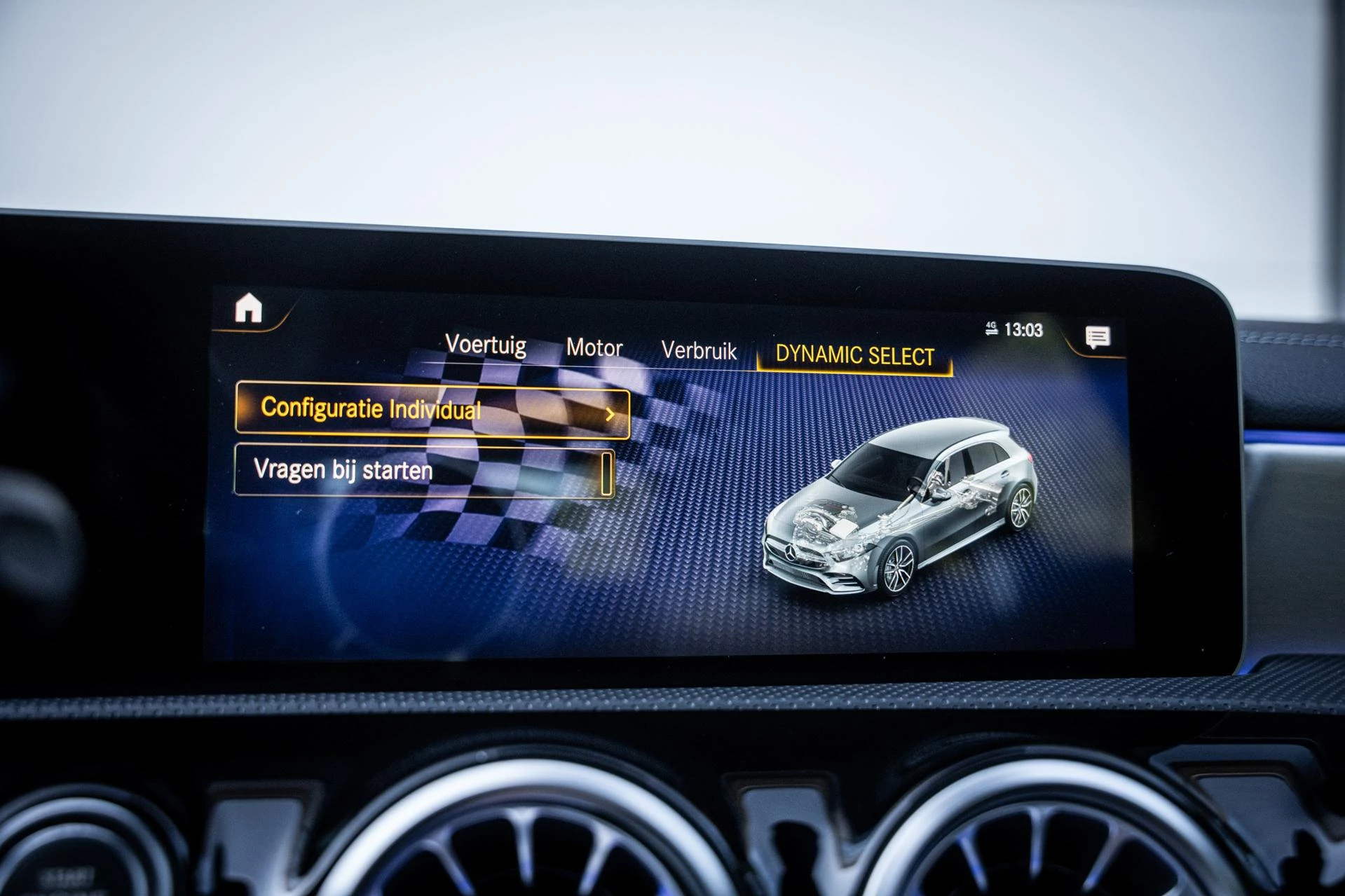Screen dimensions: 1345x896
Task: Select the Voertuig tab
Action: tap(488, 345)
